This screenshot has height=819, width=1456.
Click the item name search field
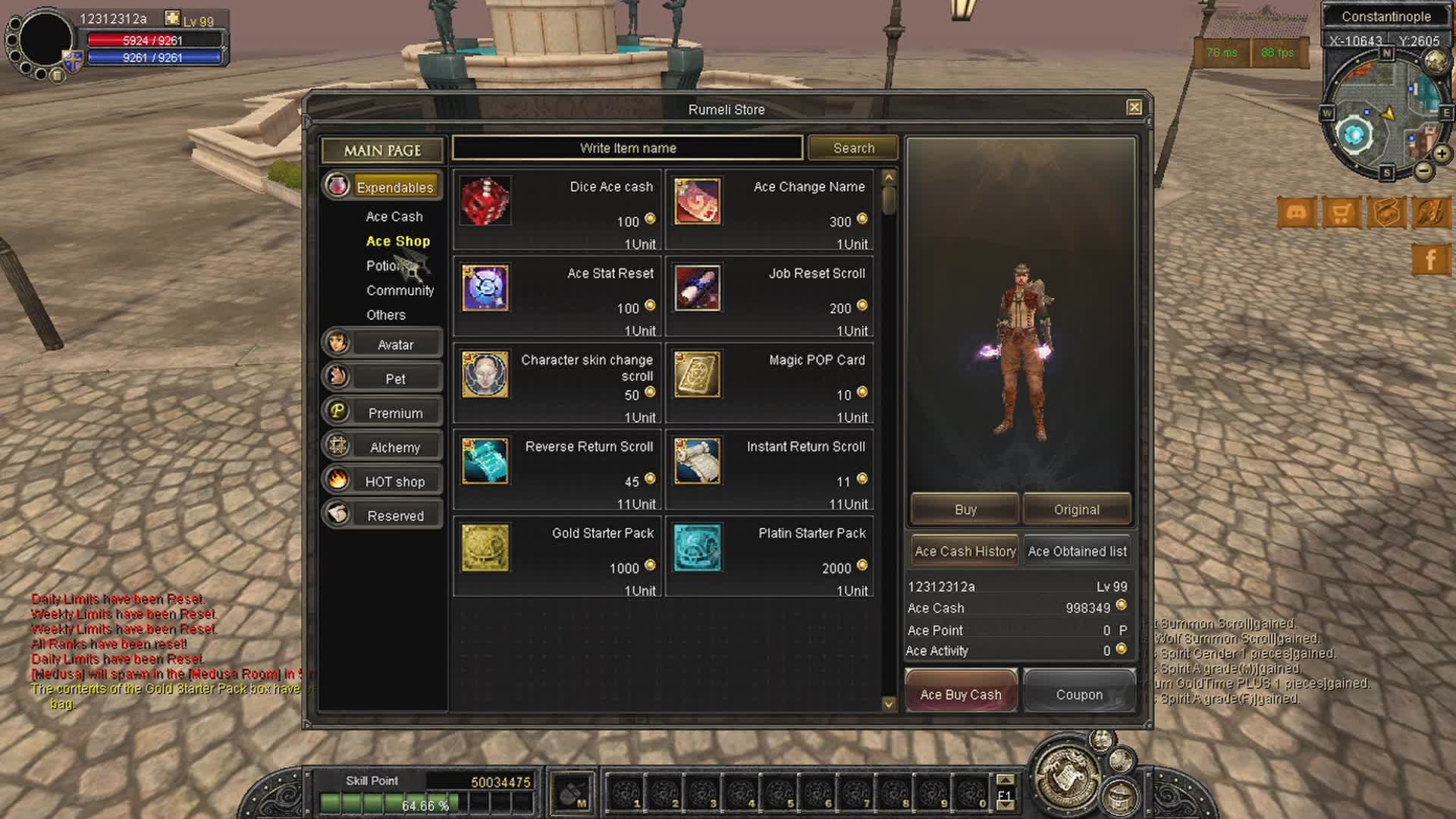point(627,148)
